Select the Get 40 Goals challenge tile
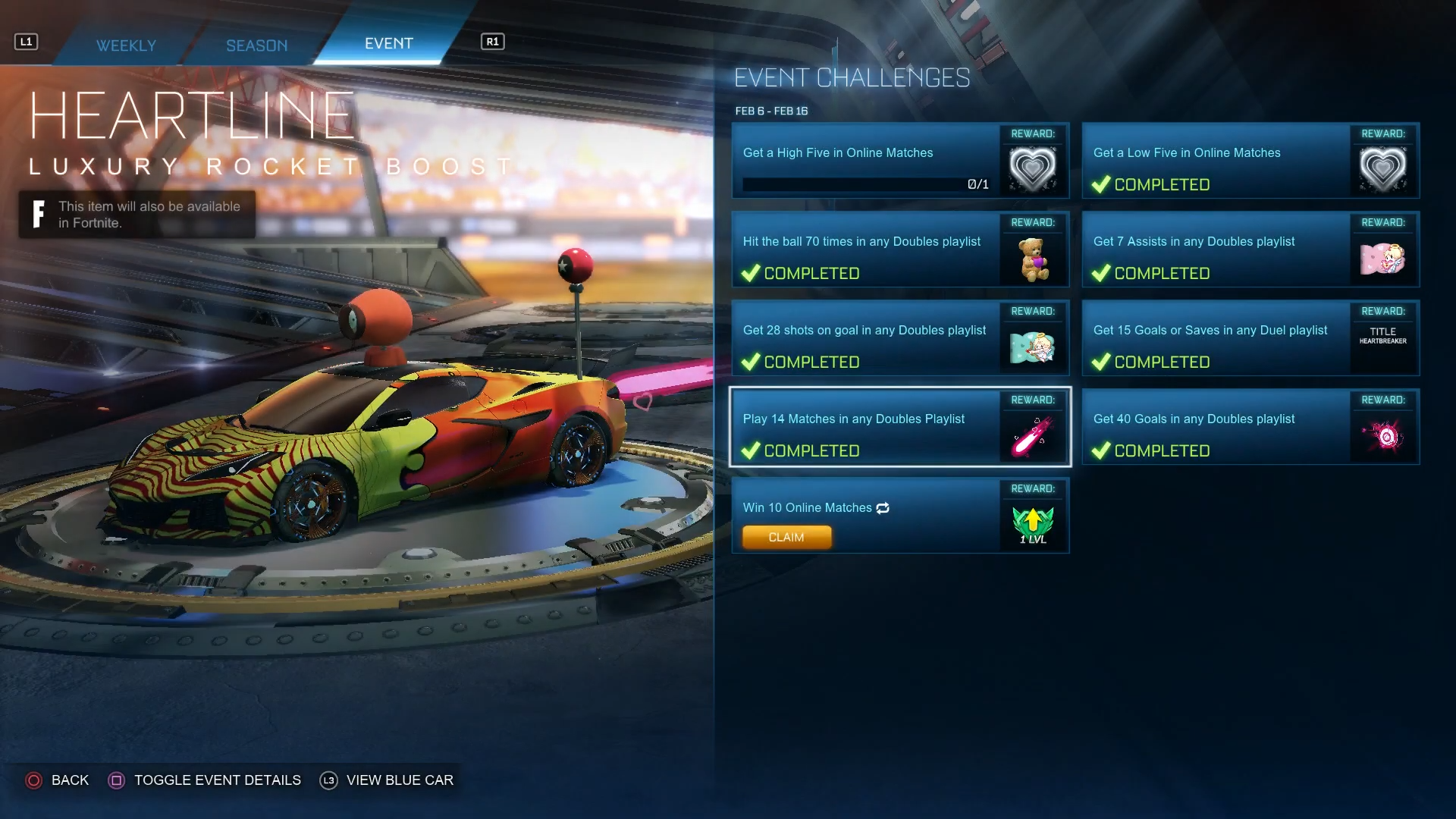The image size is (1456, 819). (1215, 427)
